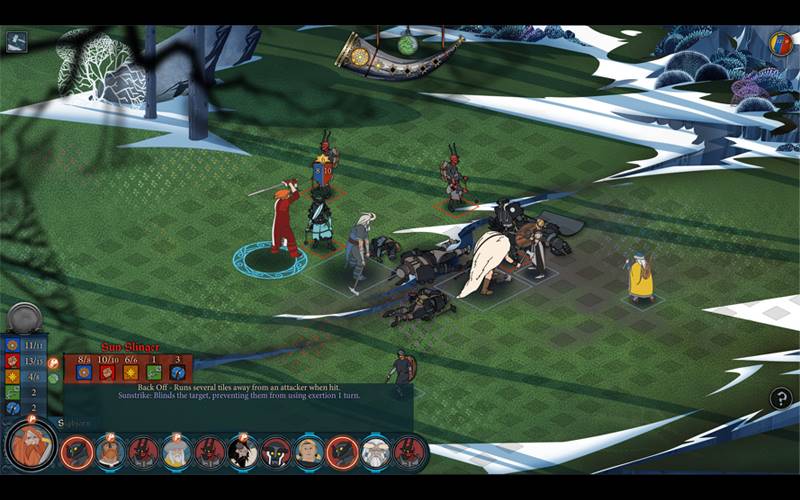This screenshot has height=500, width=800.
Task: Activate the war horn
Action: pos(400,50)
